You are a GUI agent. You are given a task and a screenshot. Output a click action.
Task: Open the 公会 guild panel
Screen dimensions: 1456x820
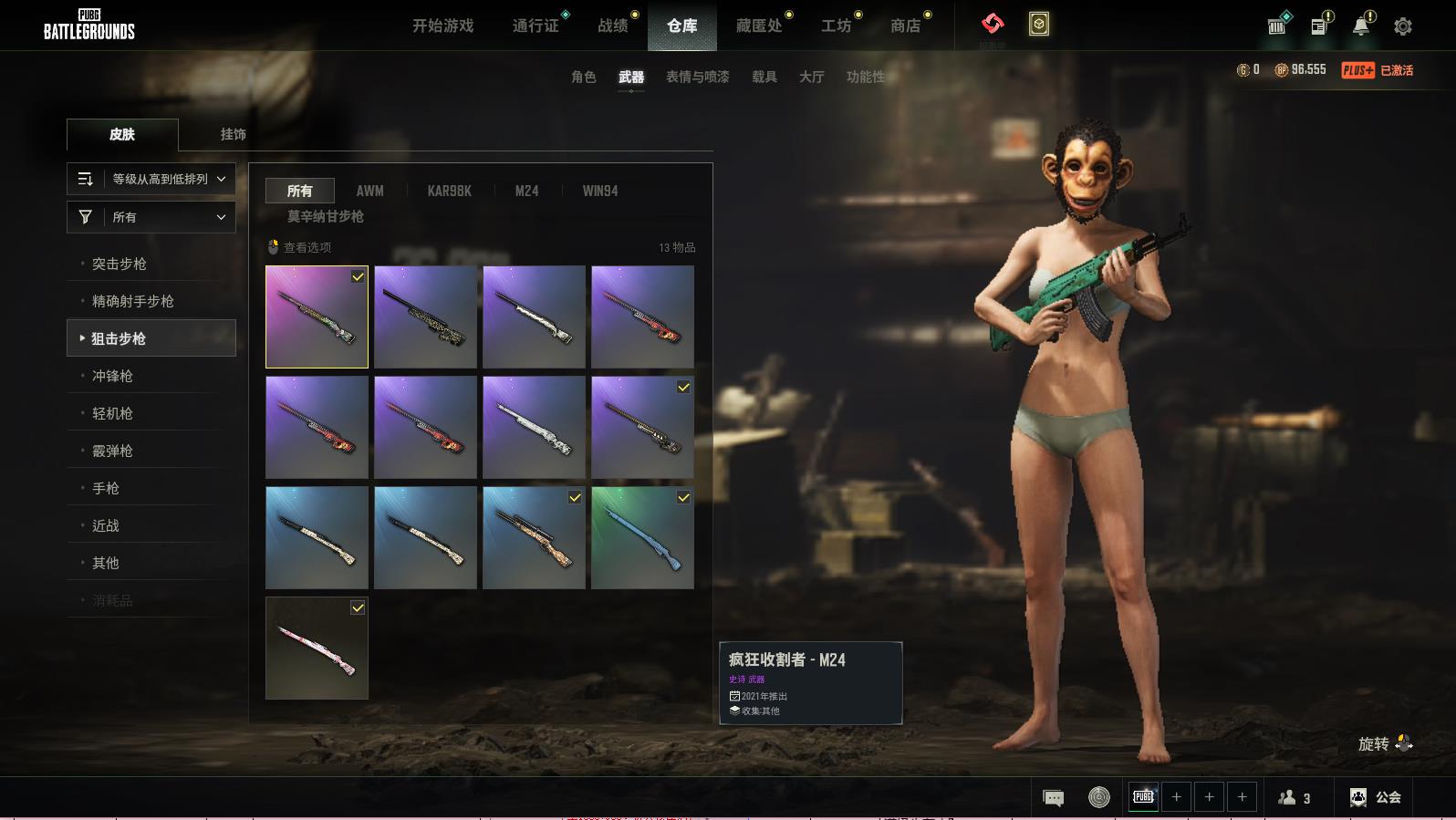pyautogui.click(x=1376, y=797)
